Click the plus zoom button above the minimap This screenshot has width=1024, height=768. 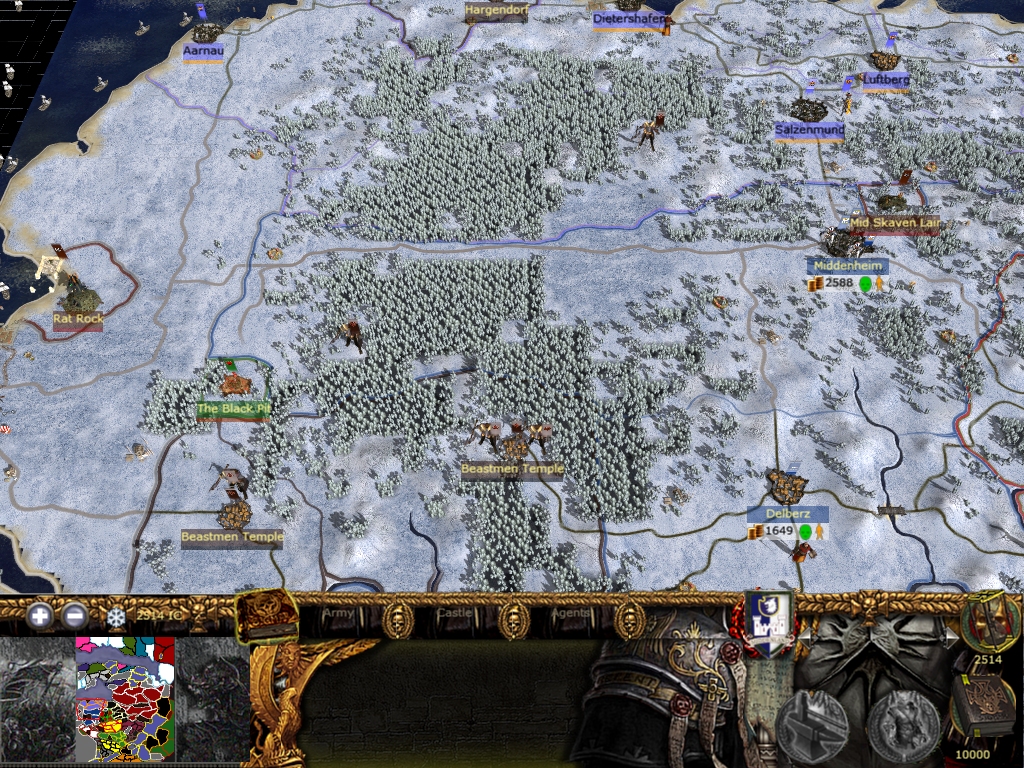(x=41, y=616)
